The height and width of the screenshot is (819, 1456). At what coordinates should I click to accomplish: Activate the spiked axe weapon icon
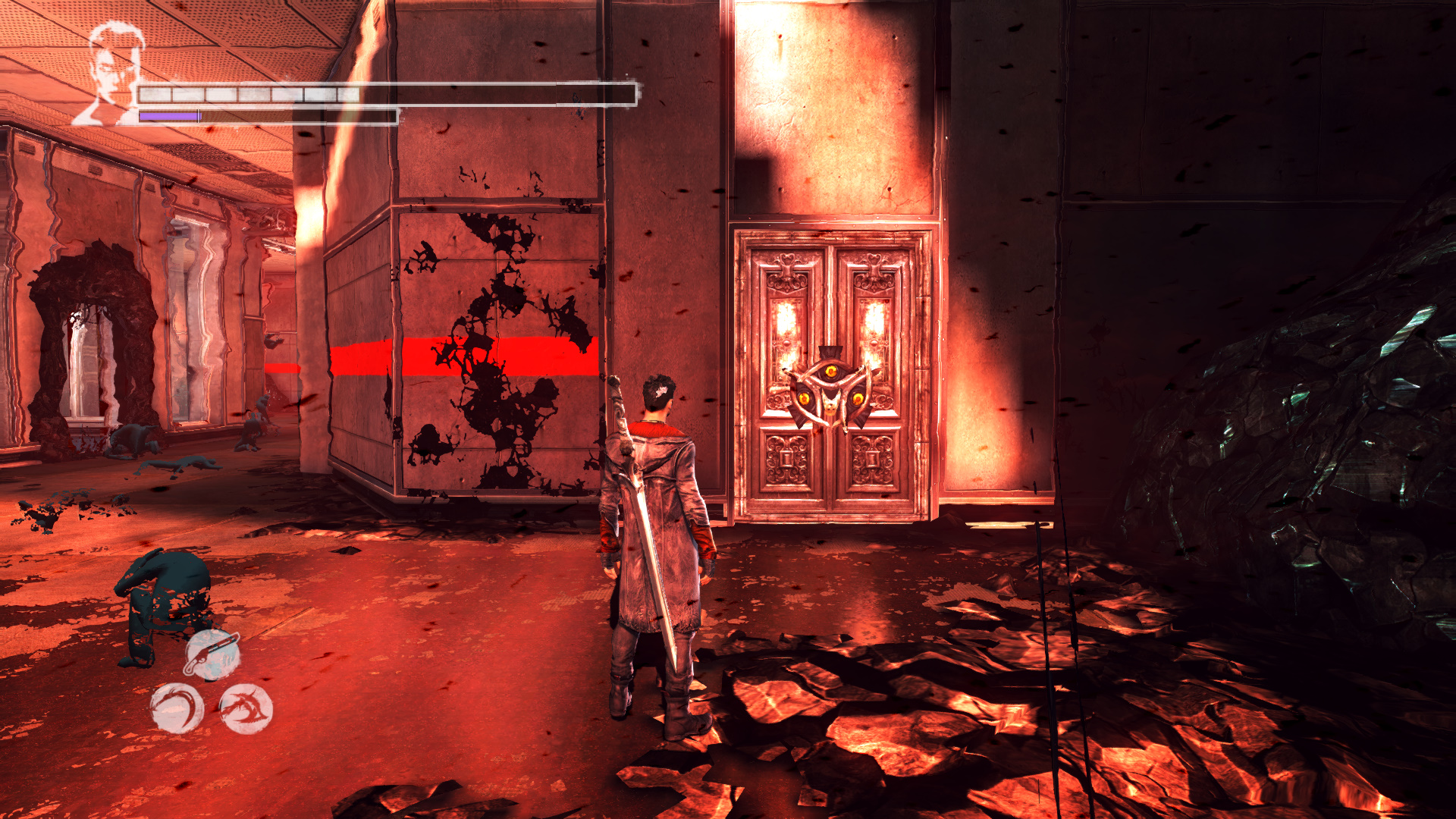(246, 708)
